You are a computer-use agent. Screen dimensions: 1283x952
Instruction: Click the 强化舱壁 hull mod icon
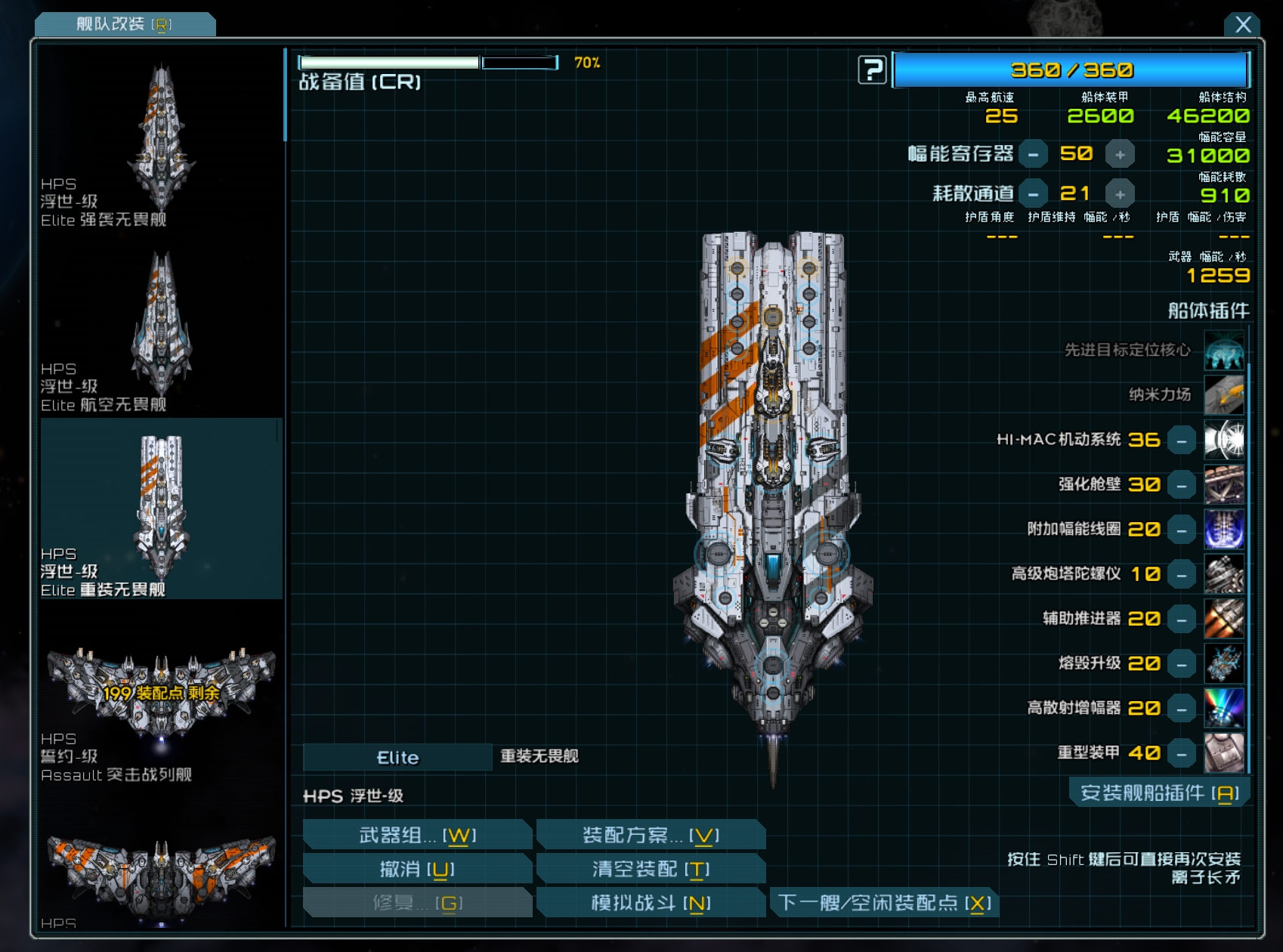point(1223,485)
